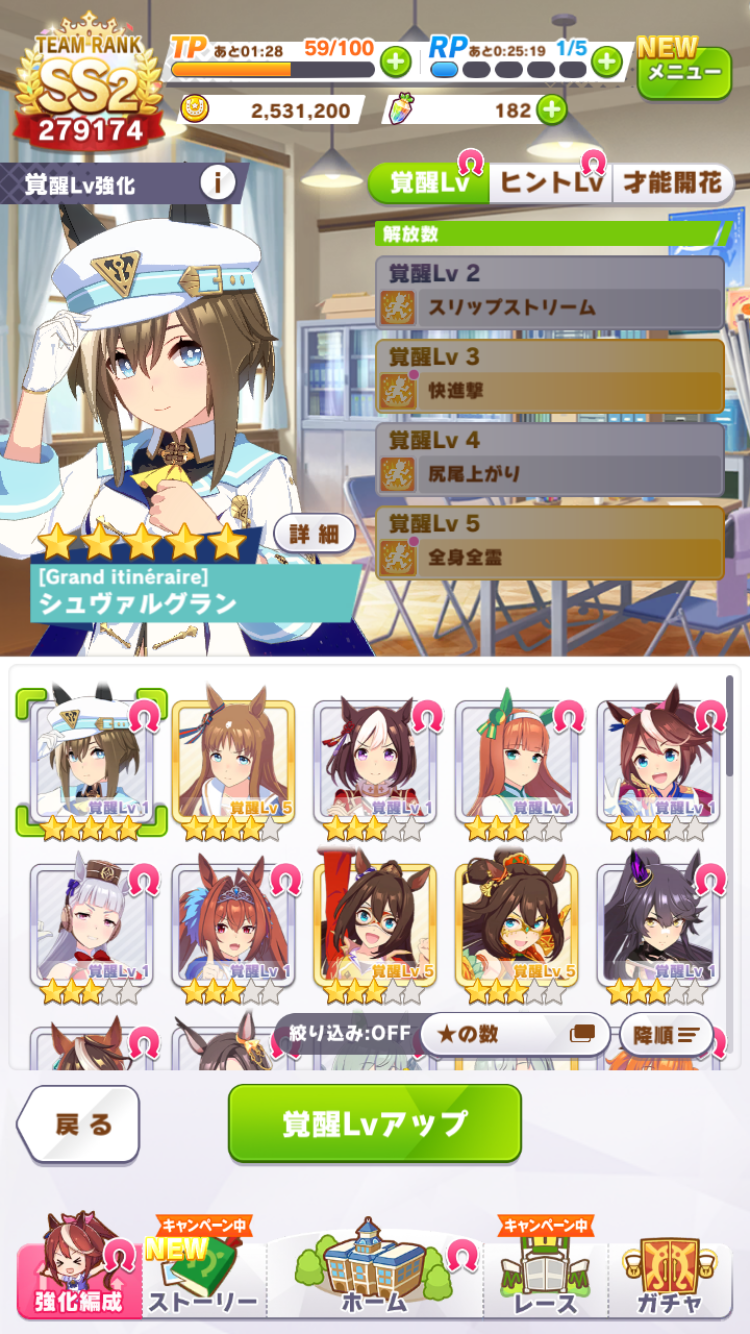Select the 覚醒Lv 3 快進撃 skill row
The width and height of the screenshot is (750, 1334).
coord(550,376)
